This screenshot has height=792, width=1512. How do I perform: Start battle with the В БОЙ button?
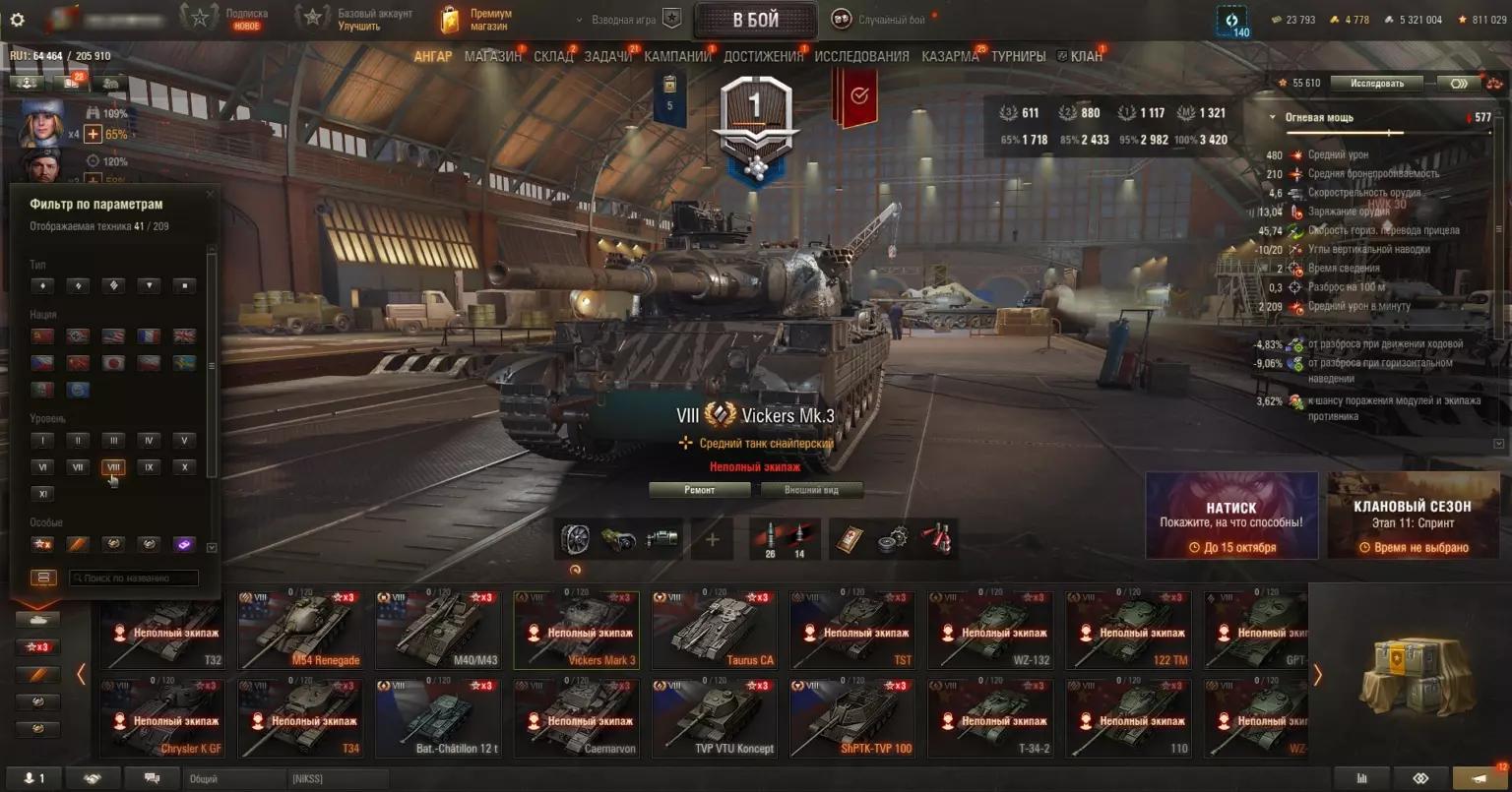click(755, 20)
